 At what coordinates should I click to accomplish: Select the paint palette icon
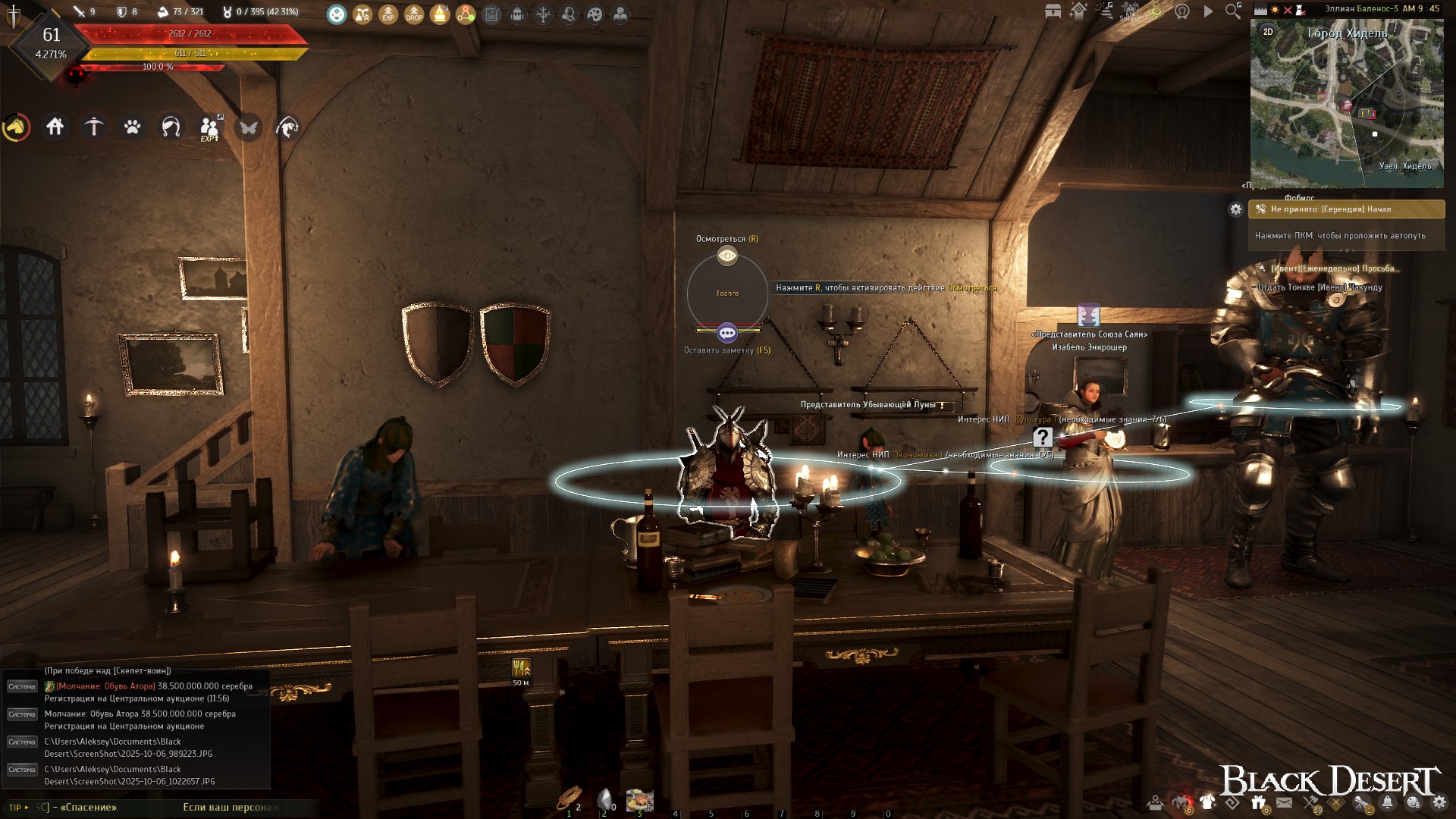tap(595, 14)
